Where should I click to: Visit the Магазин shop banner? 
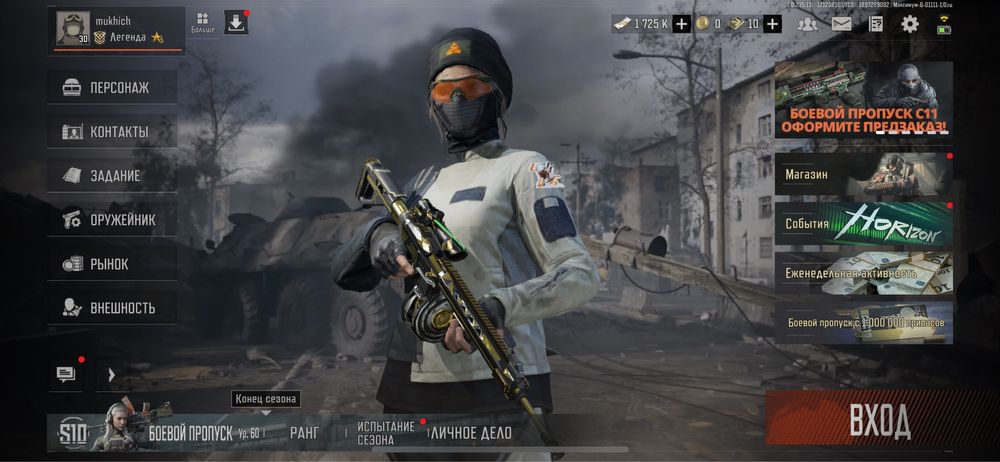(863, 174)
